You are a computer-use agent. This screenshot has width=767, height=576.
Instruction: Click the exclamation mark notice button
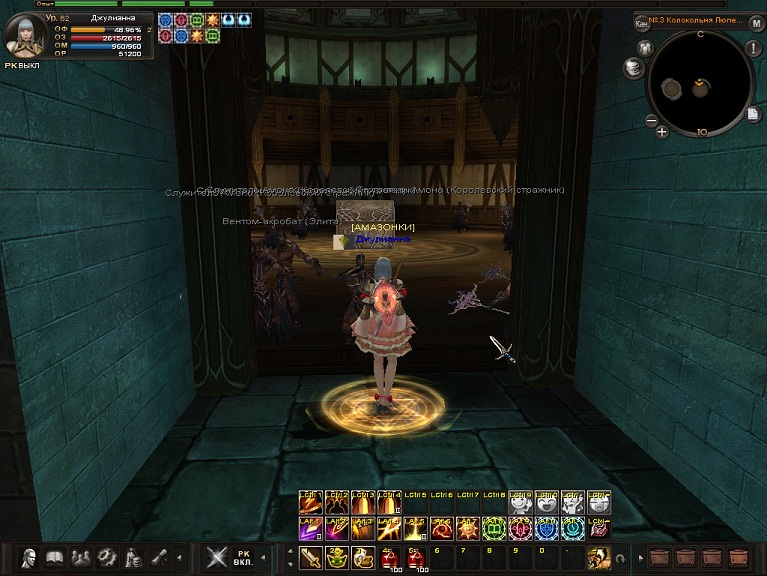(754, 49)
